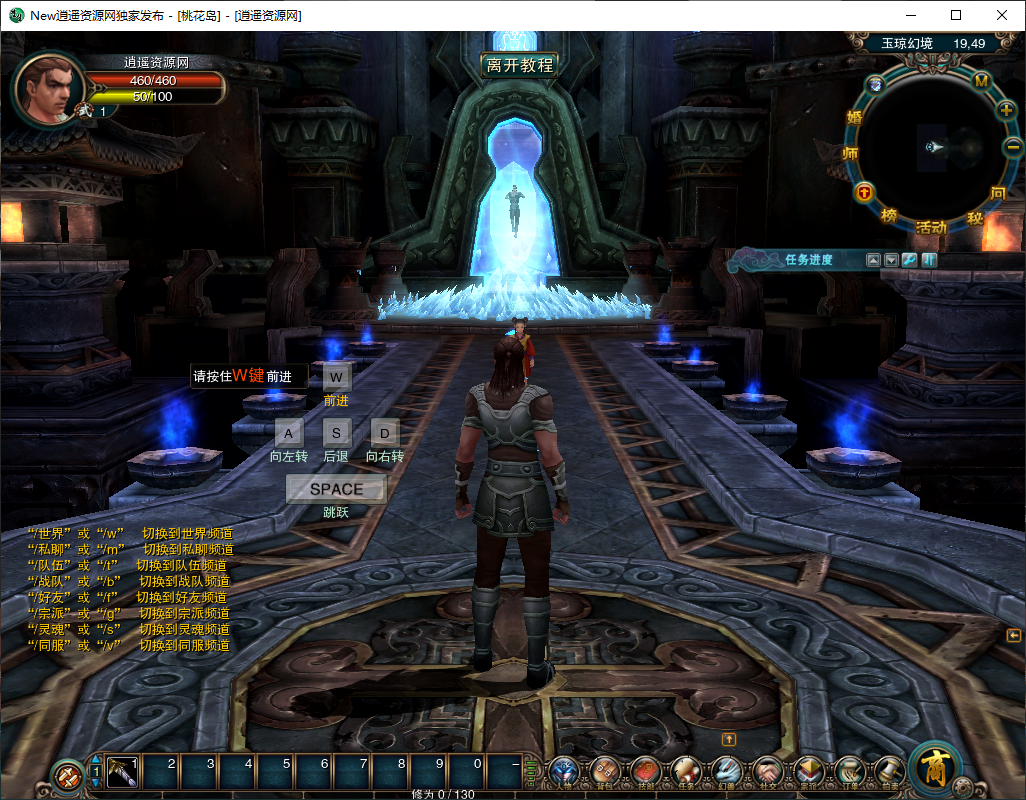The image size is (1026, 800).
Task: Select the weapon in hotbar slot 1
Action: point(122,771)
